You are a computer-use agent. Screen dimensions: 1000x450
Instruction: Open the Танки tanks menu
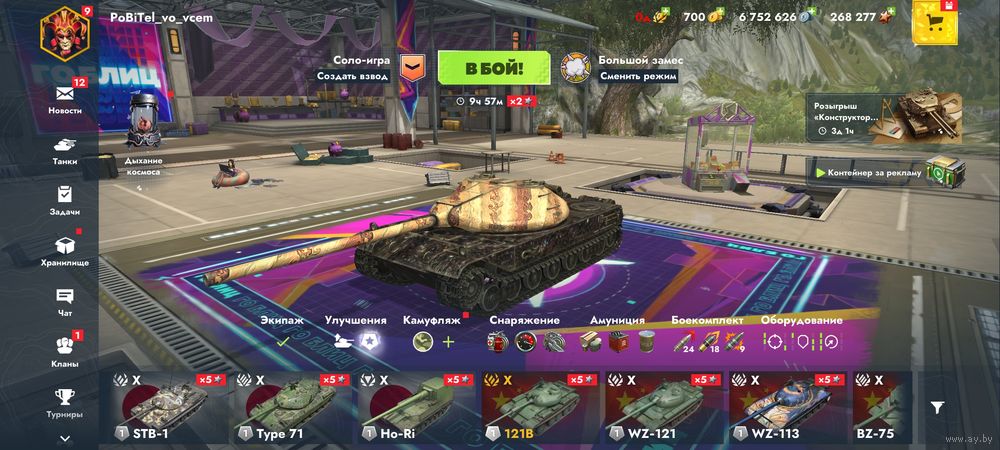65,150
